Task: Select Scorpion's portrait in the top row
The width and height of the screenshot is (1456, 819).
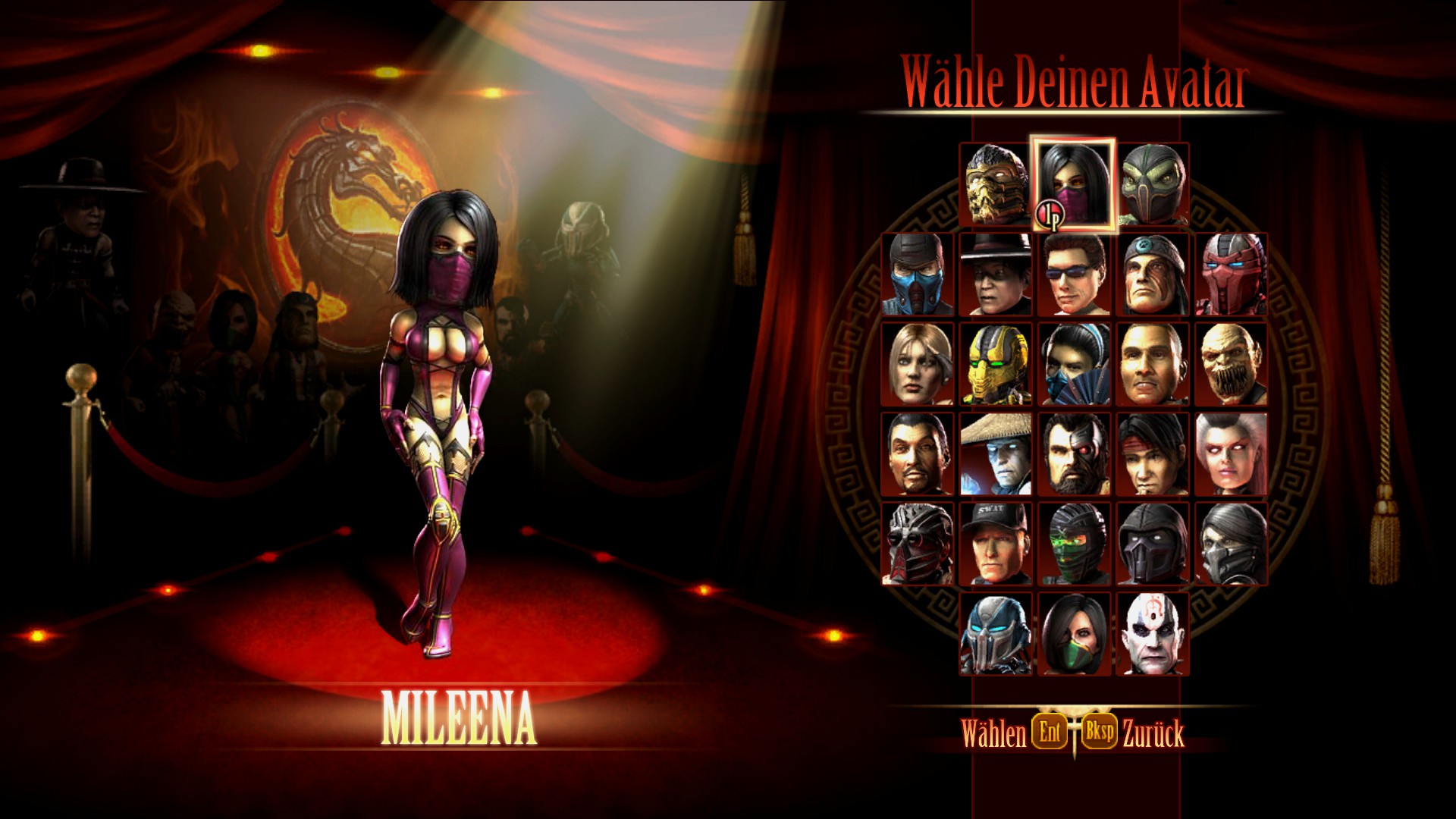Action: click(995, 186)
